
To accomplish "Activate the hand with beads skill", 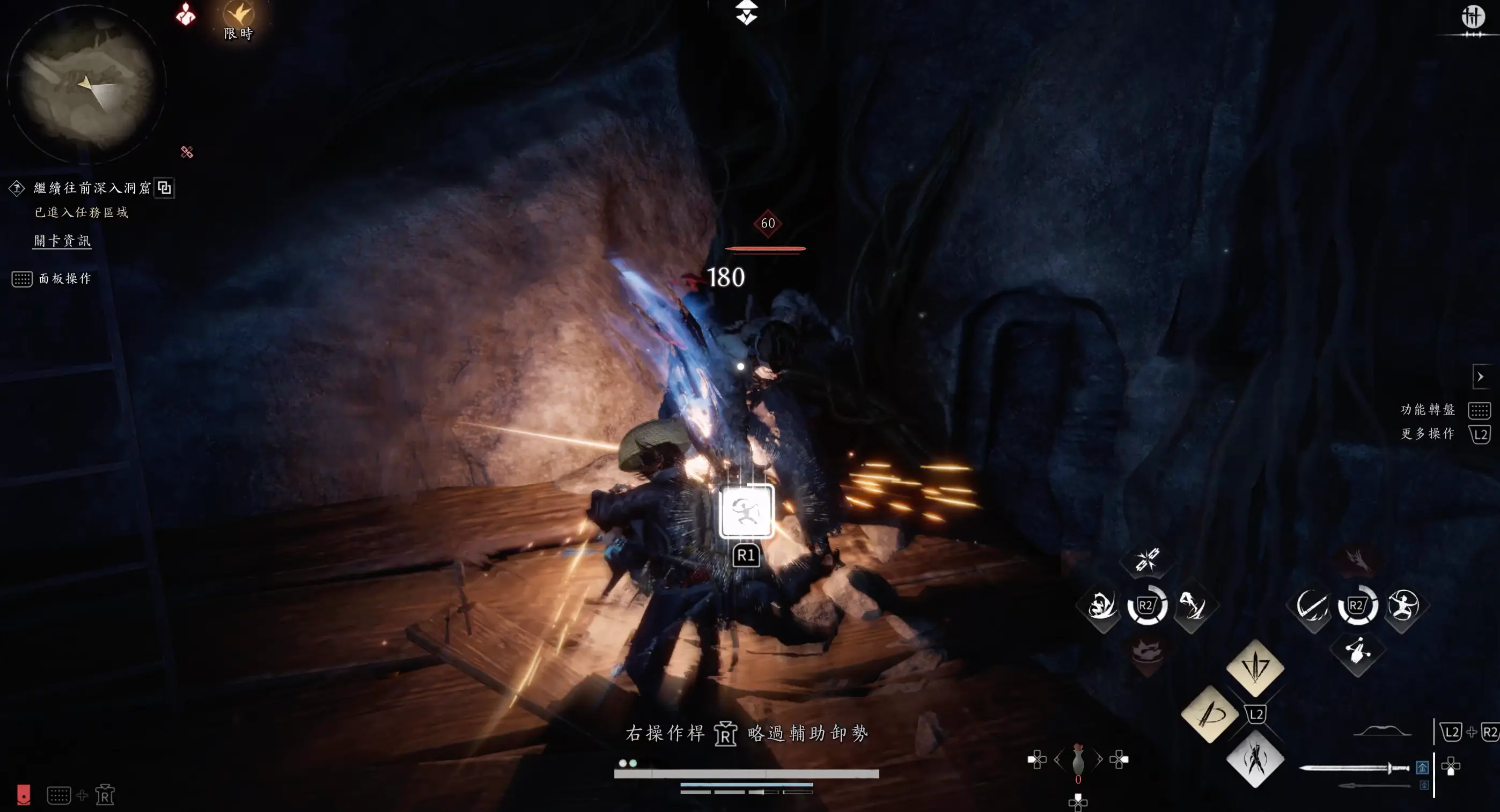I will (x=1357, y=652).
